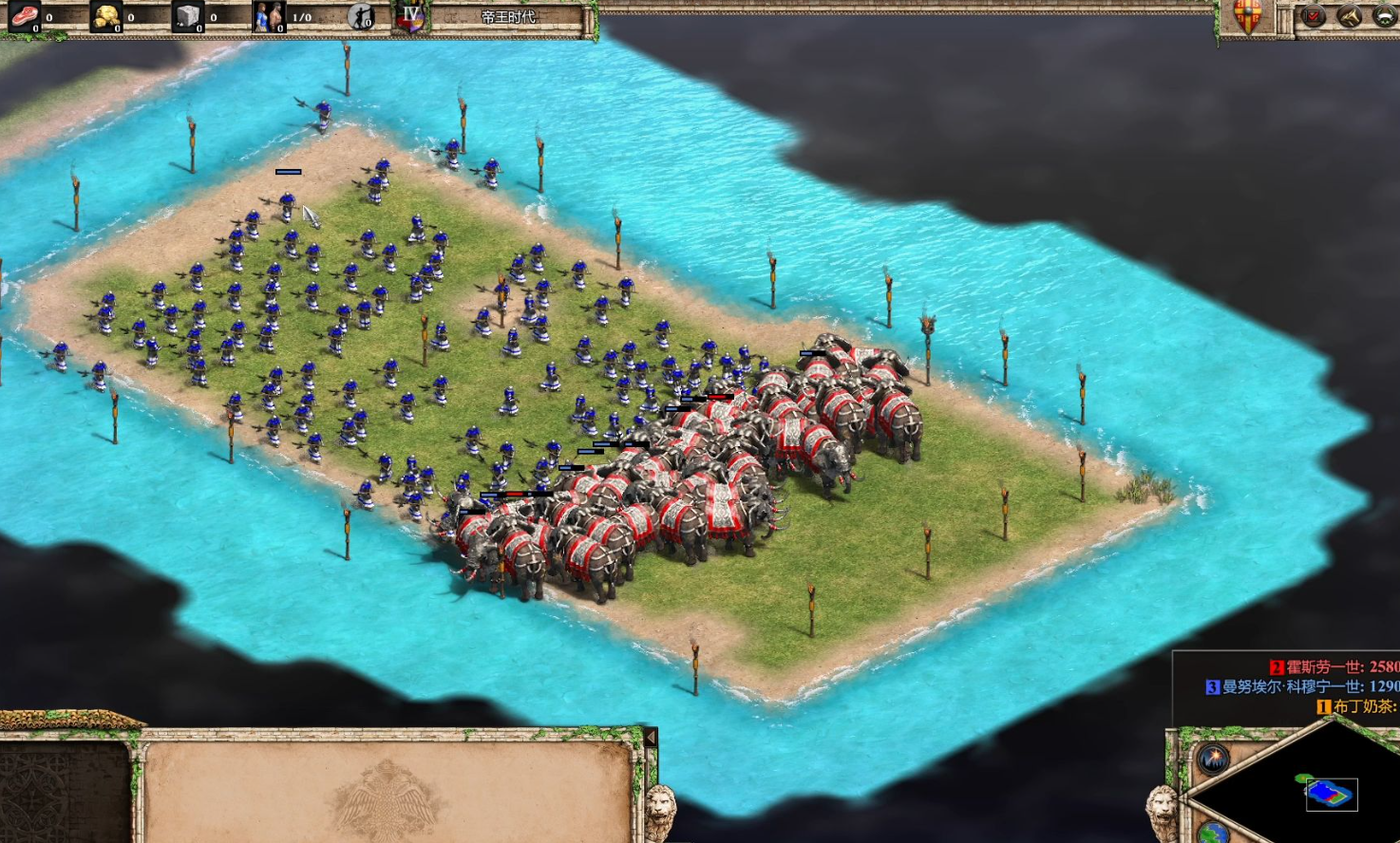
Task: Click the idle villager button
Action: coord(361,16)
